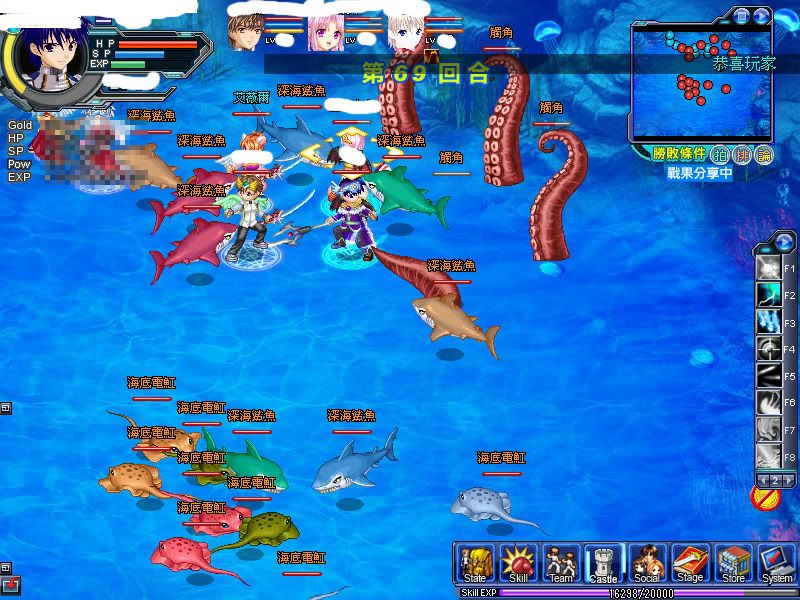Cast the F3 ice shards skill
This screenshot has width=800, height=600.
click(x=768, y=323)
